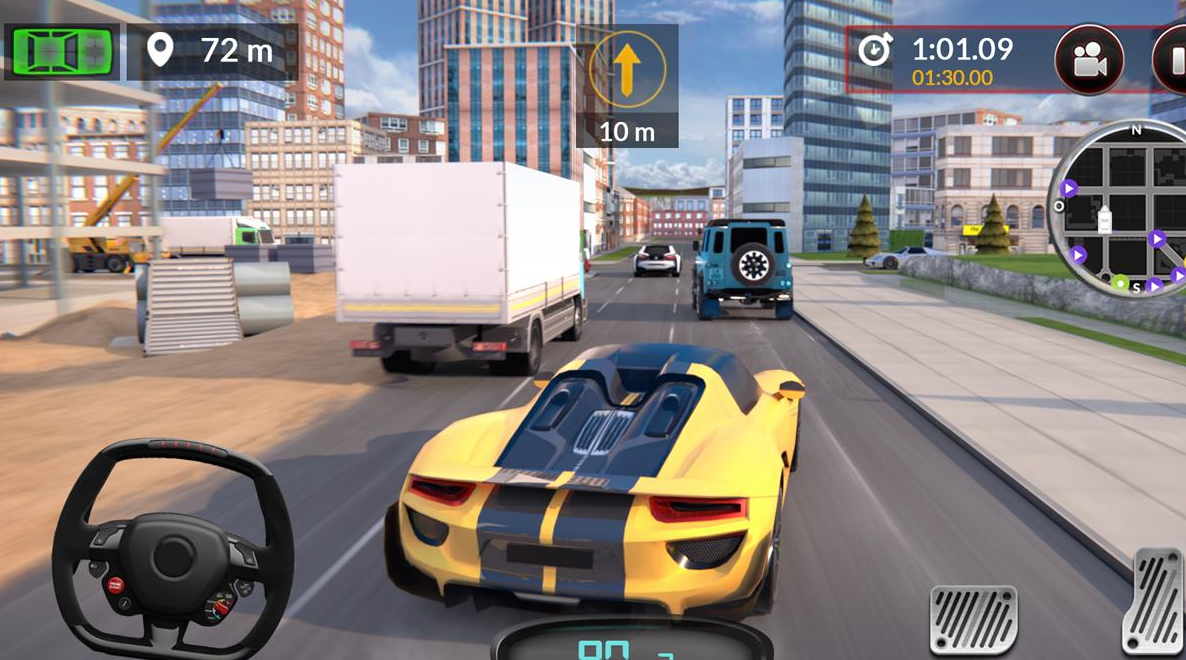Switch camera view with the camera button
The height and width of the screenshot is (660, 1186).
[1089, 60]
